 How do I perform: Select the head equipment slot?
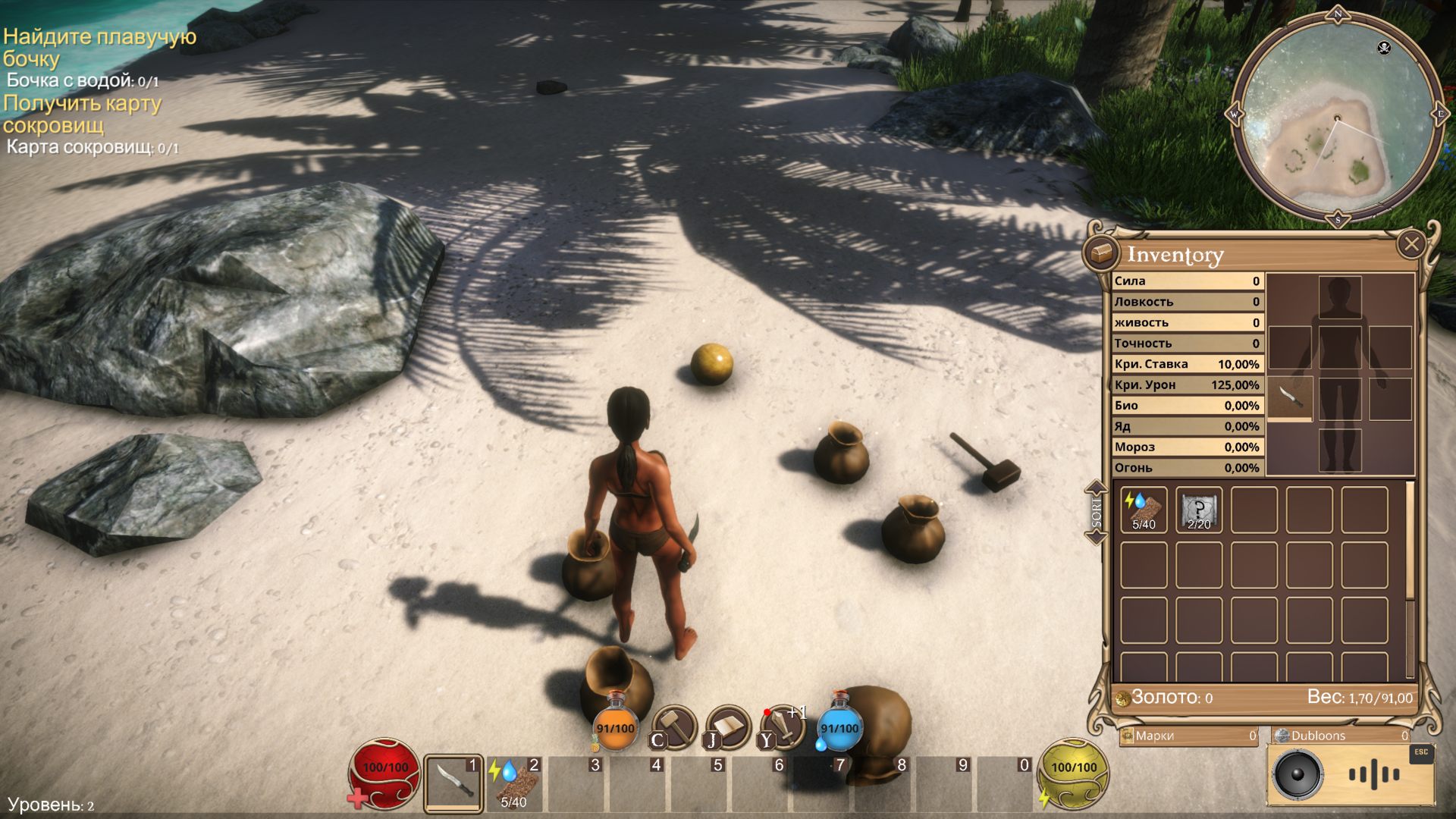[x=1340, y=297]
